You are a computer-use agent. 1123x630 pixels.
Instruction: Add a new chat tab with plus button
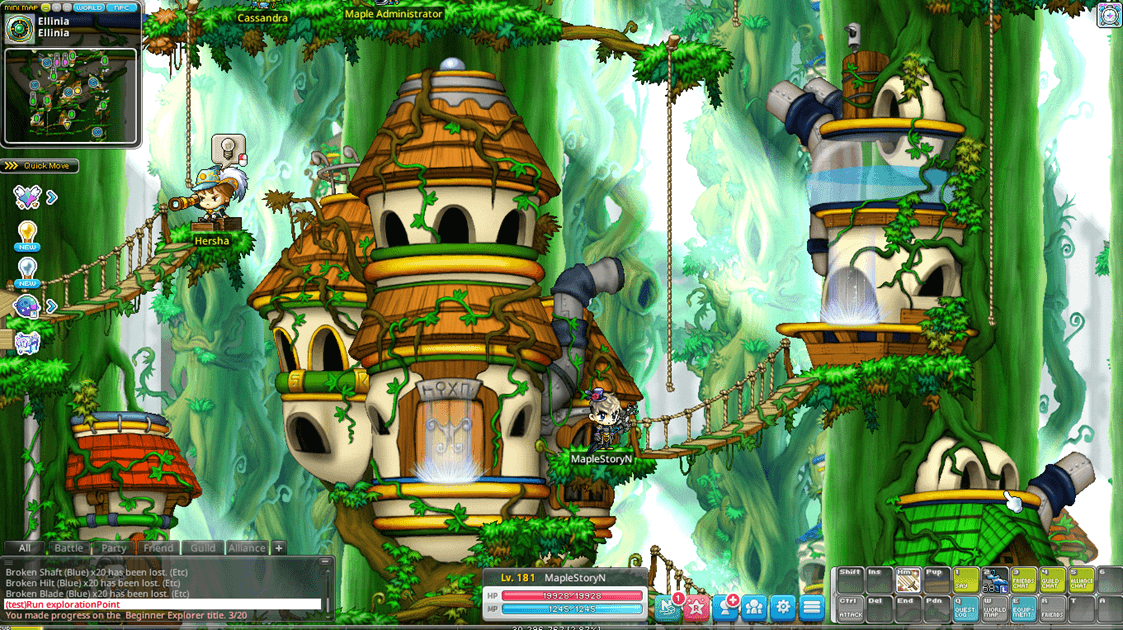click(x=279, y=548)
